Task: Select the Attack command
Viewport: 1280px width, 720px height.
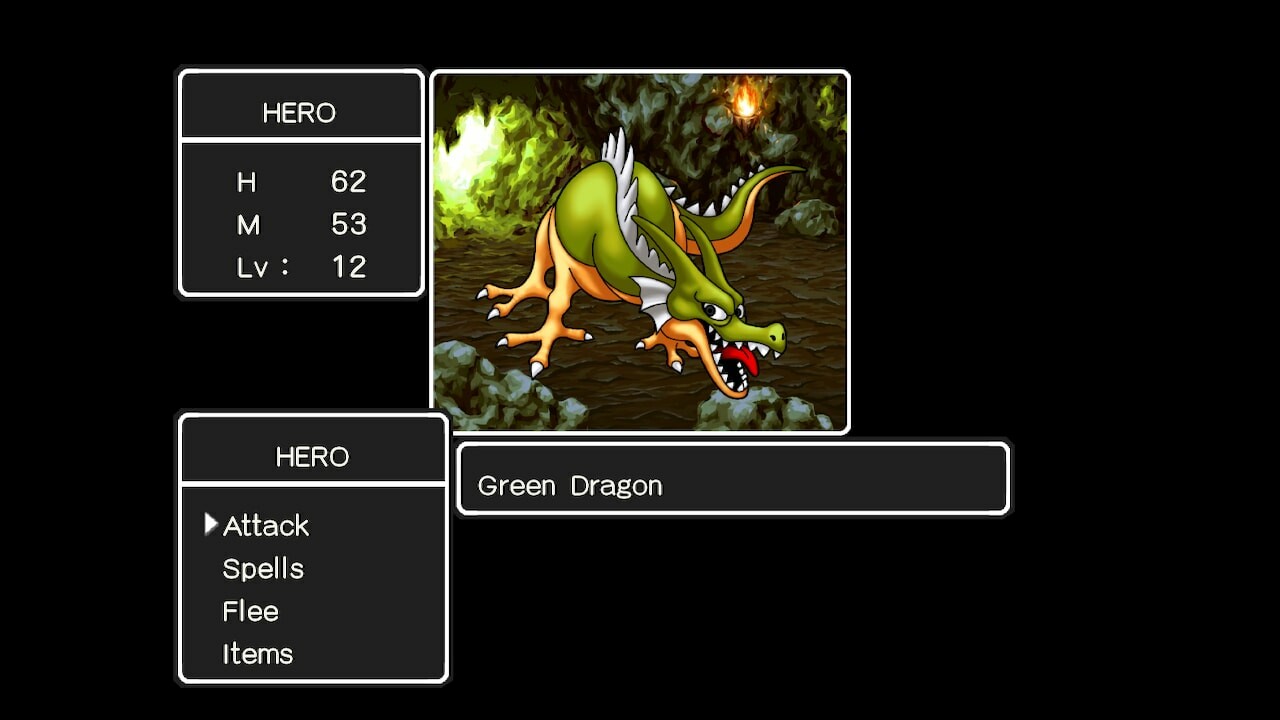Action: click(265, 525)
